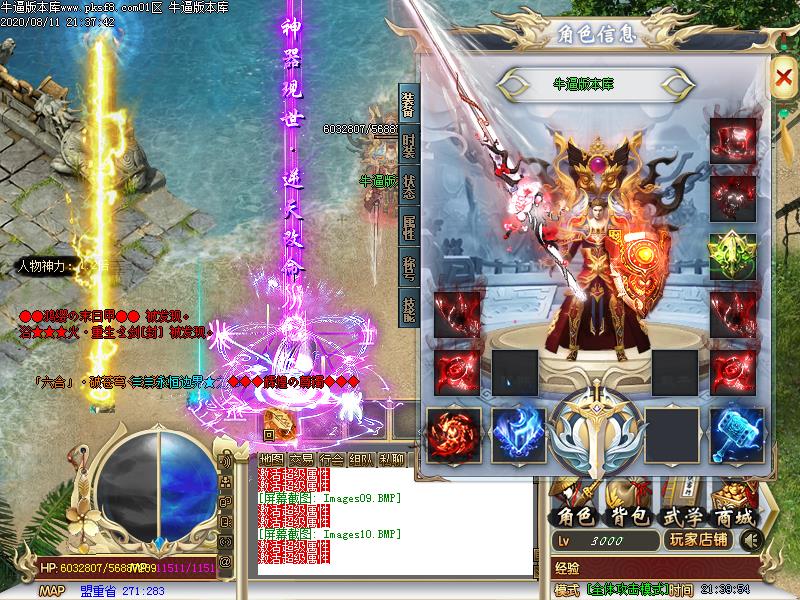Open the 角色 character menu
Screen dimensions: 800x600
[573, 515]
